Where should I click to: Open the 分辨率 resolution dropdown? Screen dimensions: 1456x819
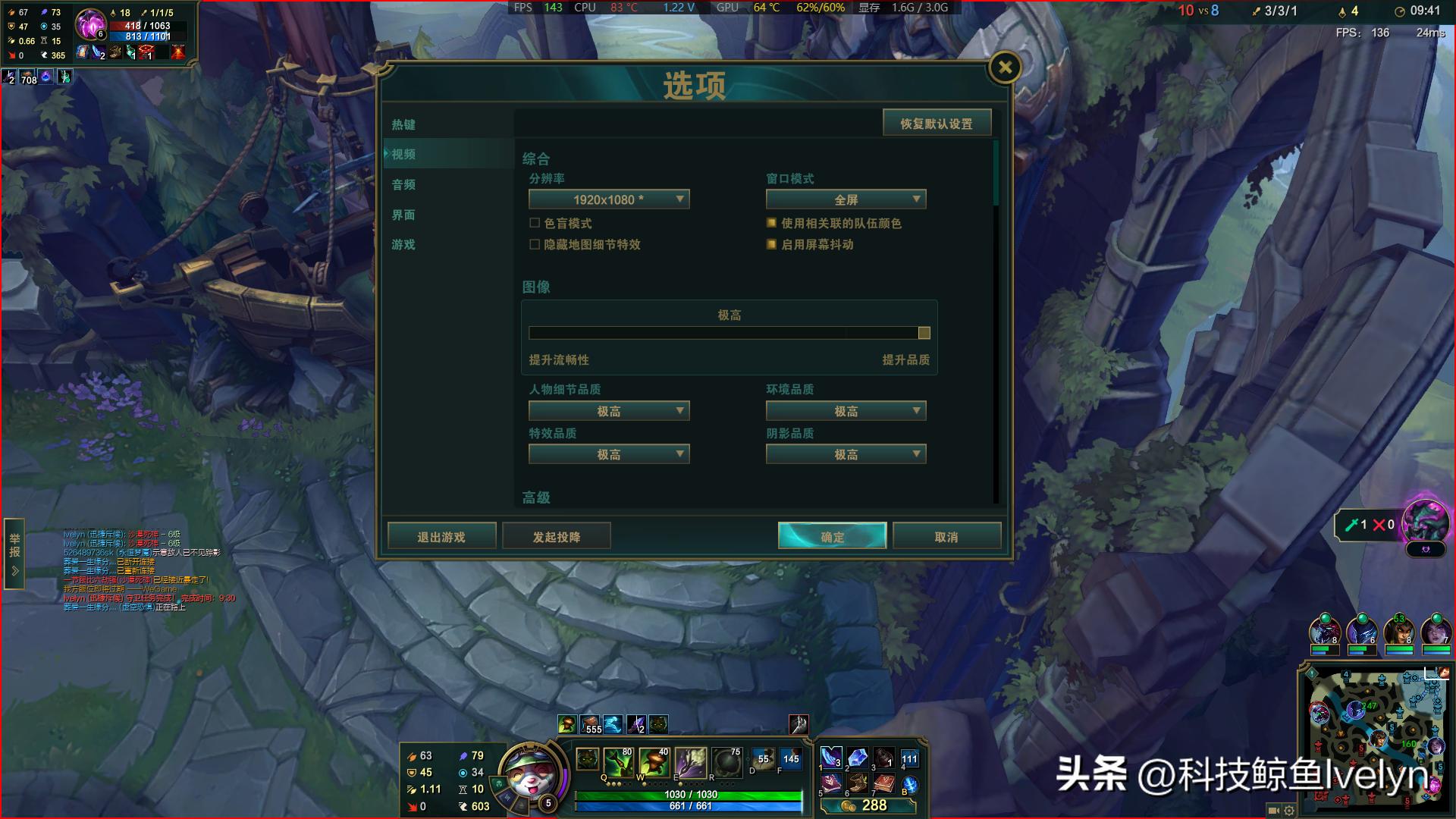click(x=609, y=199)
